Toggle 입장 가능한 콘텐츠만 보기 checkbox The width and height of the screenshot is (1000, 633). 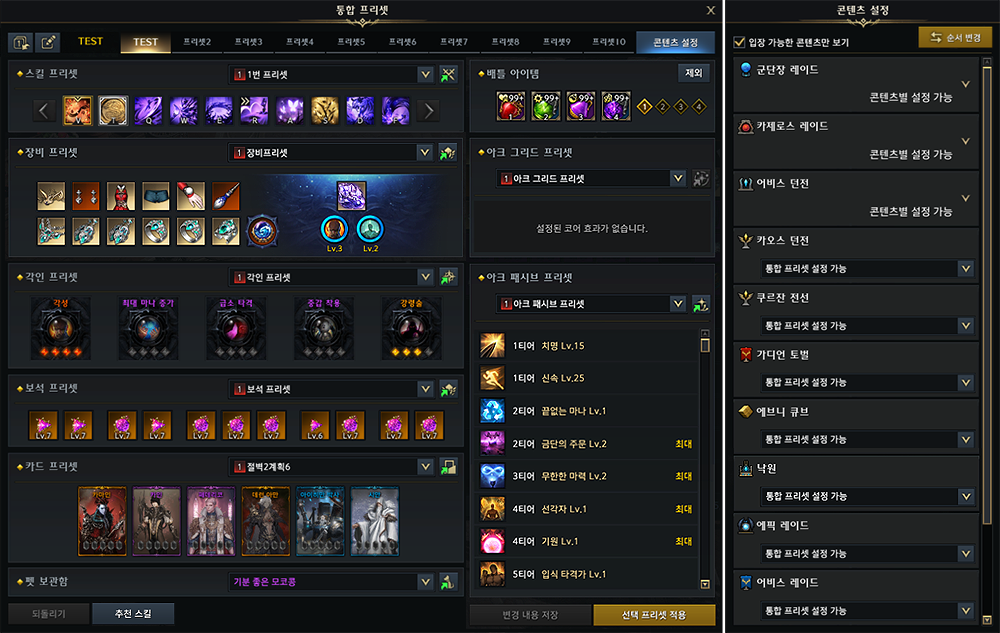(x=739, y=43)
